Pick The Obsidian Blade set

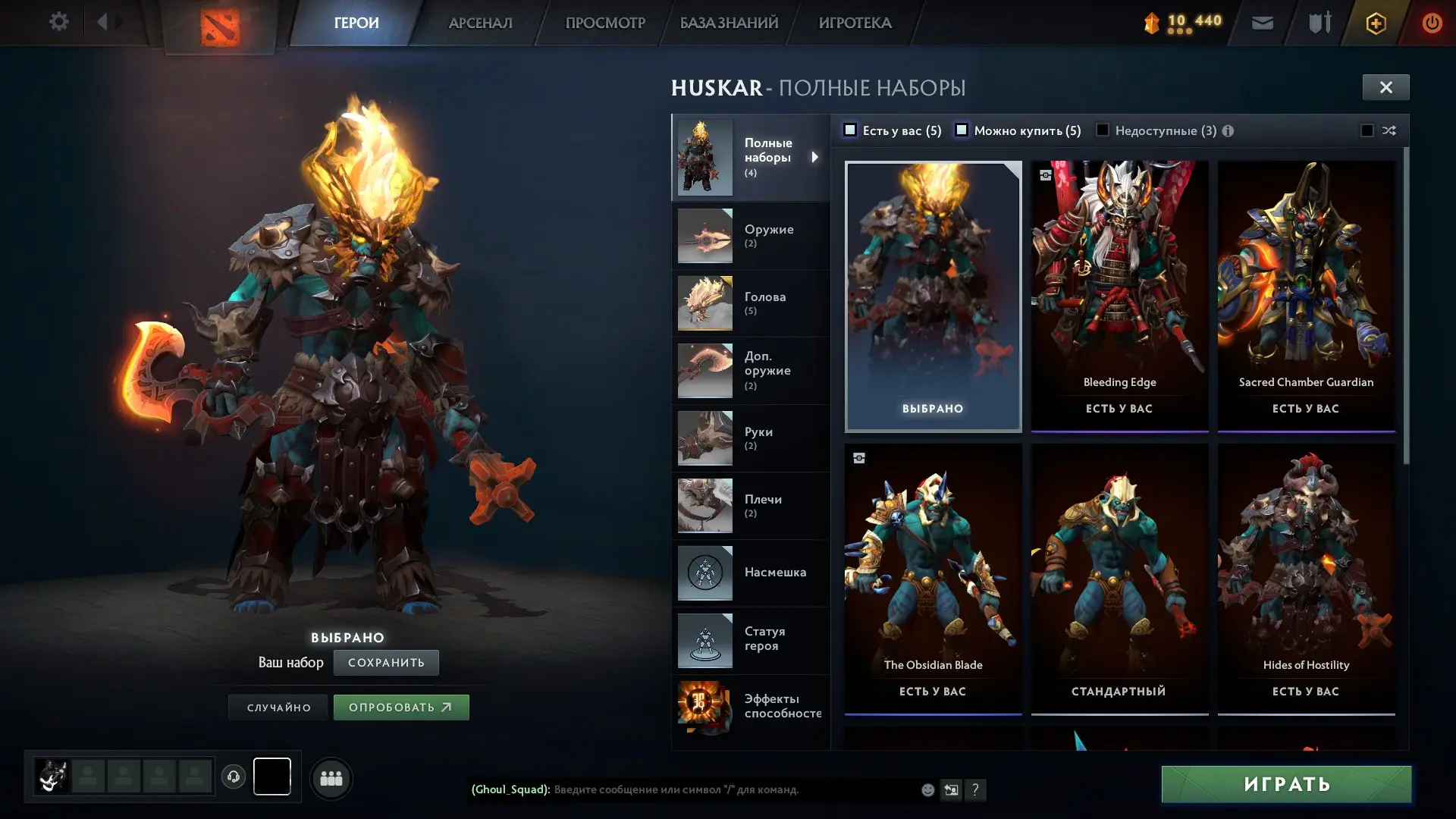pyautogui.click(x=933, y=579)
